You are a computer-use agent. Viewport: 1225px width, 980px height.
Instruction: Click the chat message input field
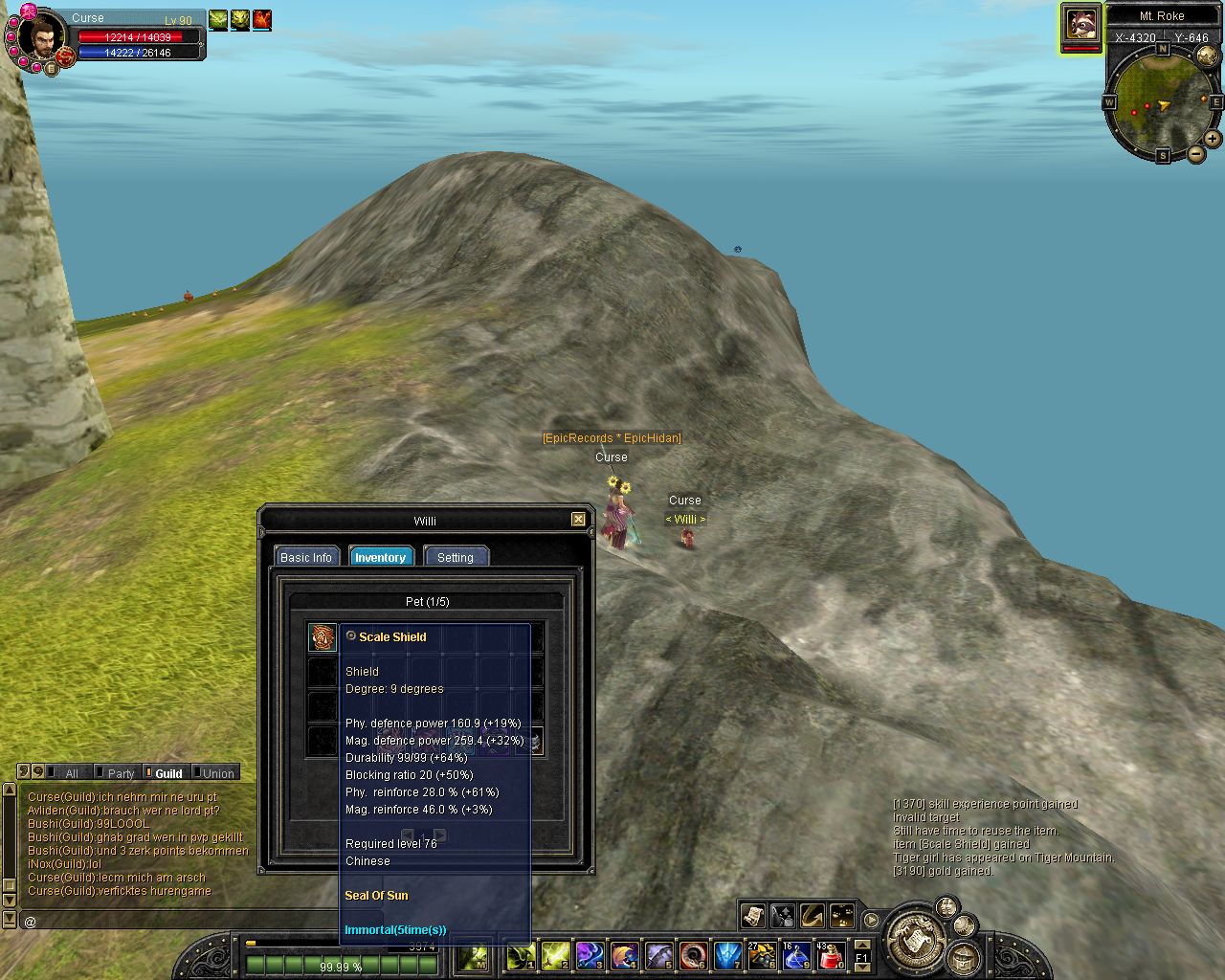[191, 921]
